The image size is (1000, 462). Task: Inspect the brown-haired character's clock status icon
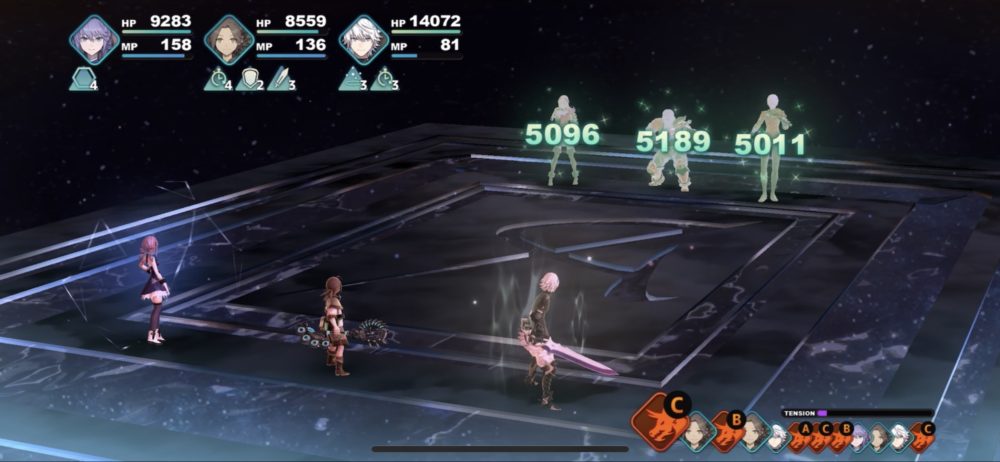217,80
